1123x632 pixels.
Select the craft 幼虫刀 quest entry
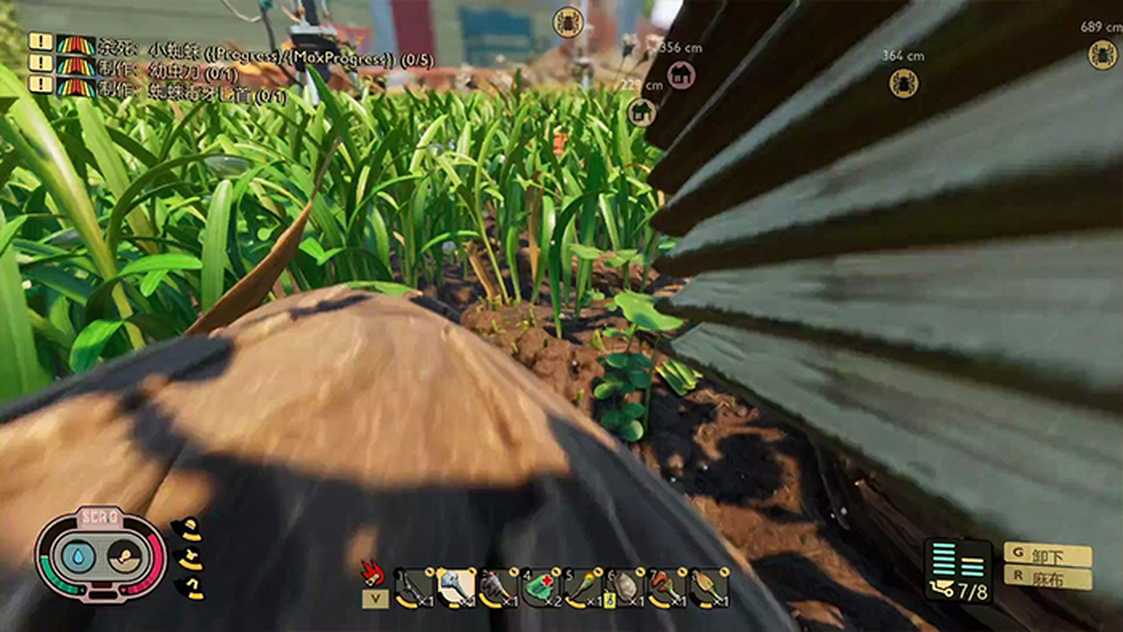point(168,73)
